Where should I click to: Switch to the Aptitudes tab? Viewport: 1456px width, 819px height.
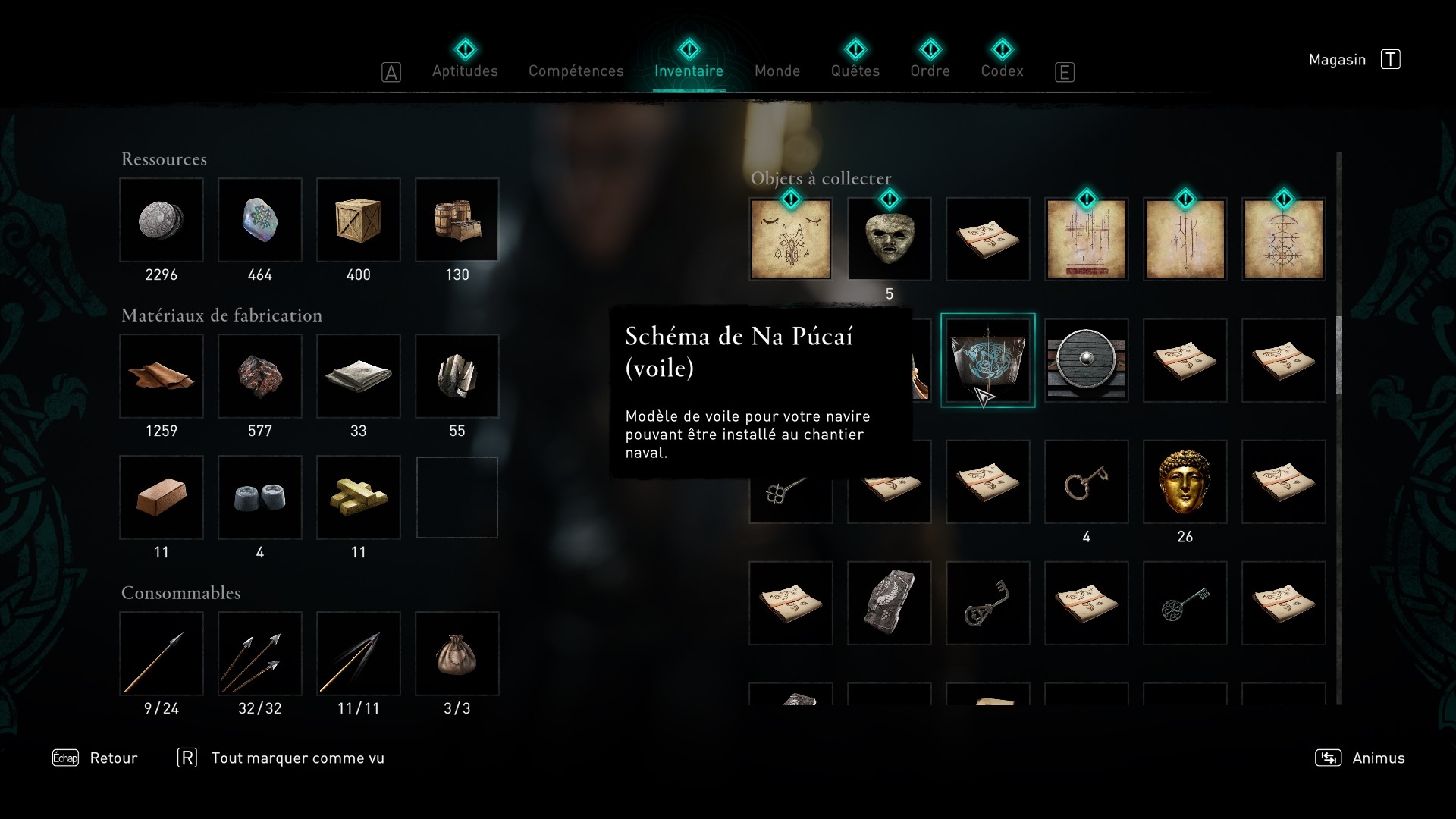point(465,71)
